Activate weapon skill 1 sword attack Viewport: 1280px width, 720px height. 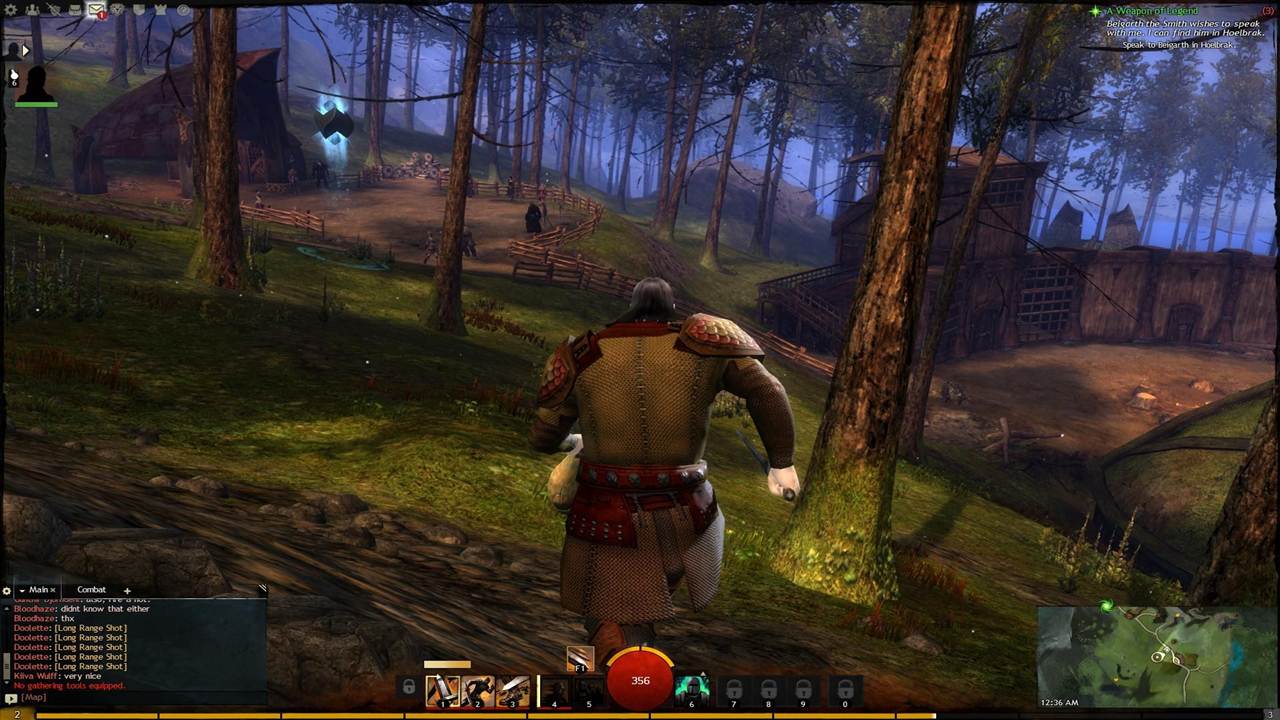(x=442, y=690)
